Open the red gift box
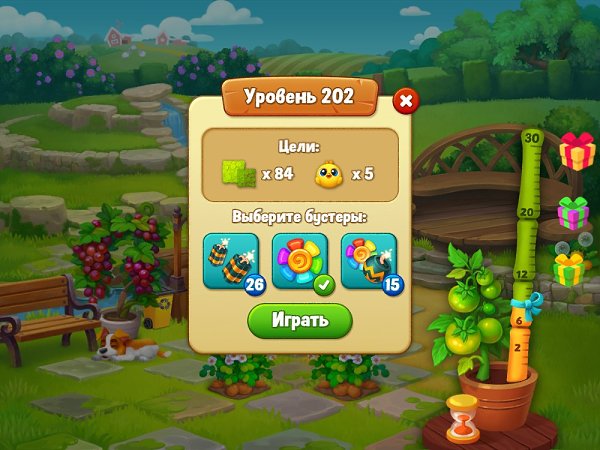The height and width of the screenshot is (450, 600). click(576, 151)
